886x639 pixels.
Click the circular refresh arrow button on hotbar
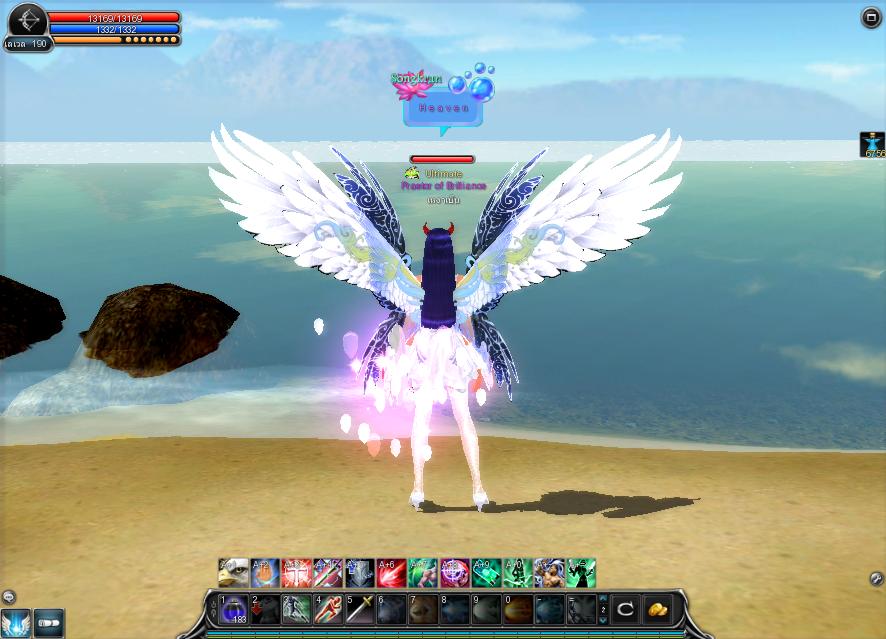(x=625, y=608)
